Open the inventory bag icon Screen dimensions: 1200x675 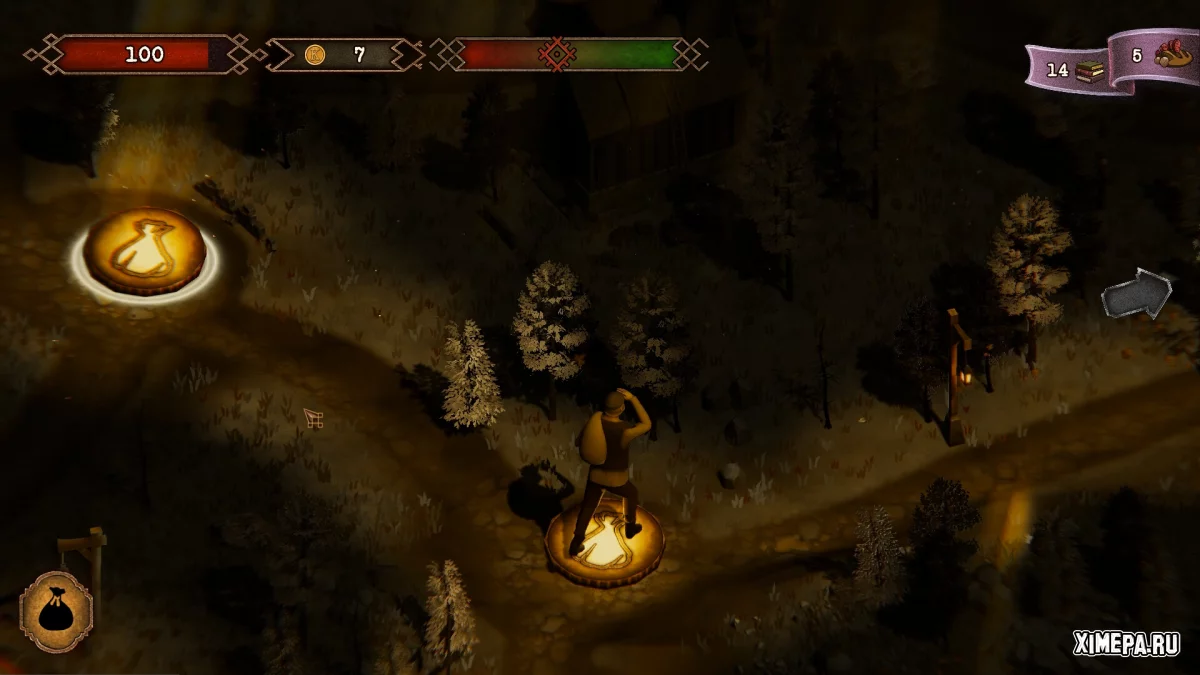(56, 611)
